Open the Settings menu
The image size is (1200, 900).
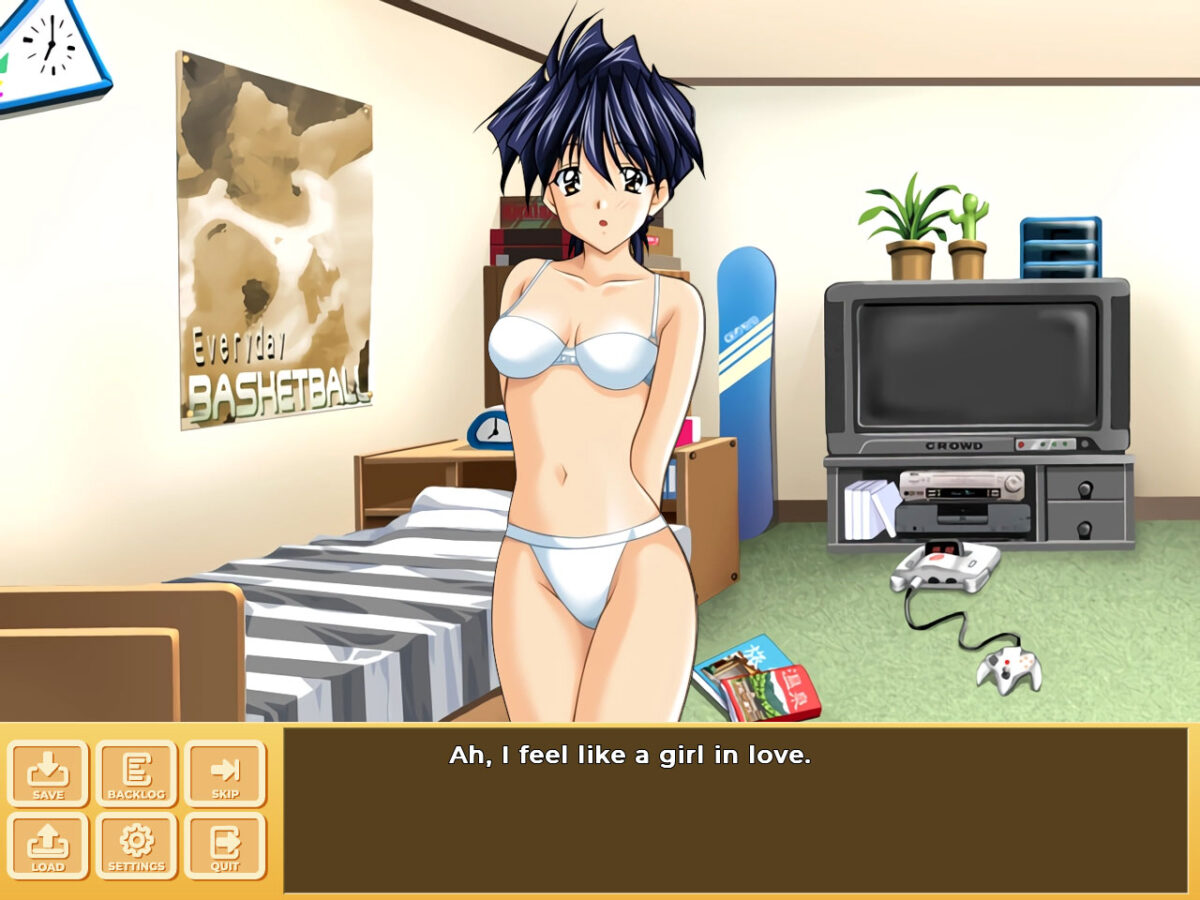(x=136, y=845)
